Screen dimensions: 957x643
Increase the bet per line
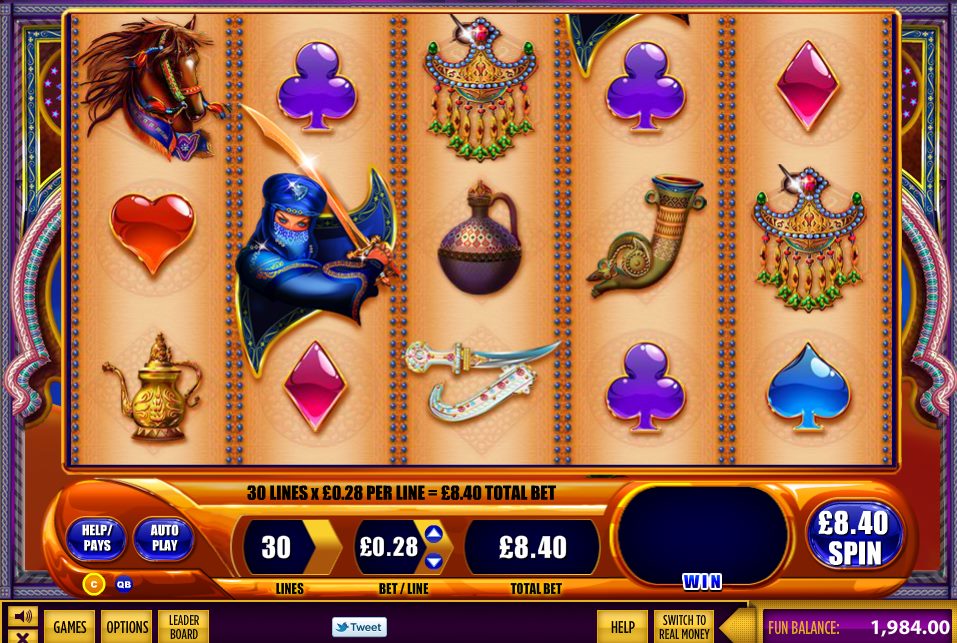coord(434,533)
